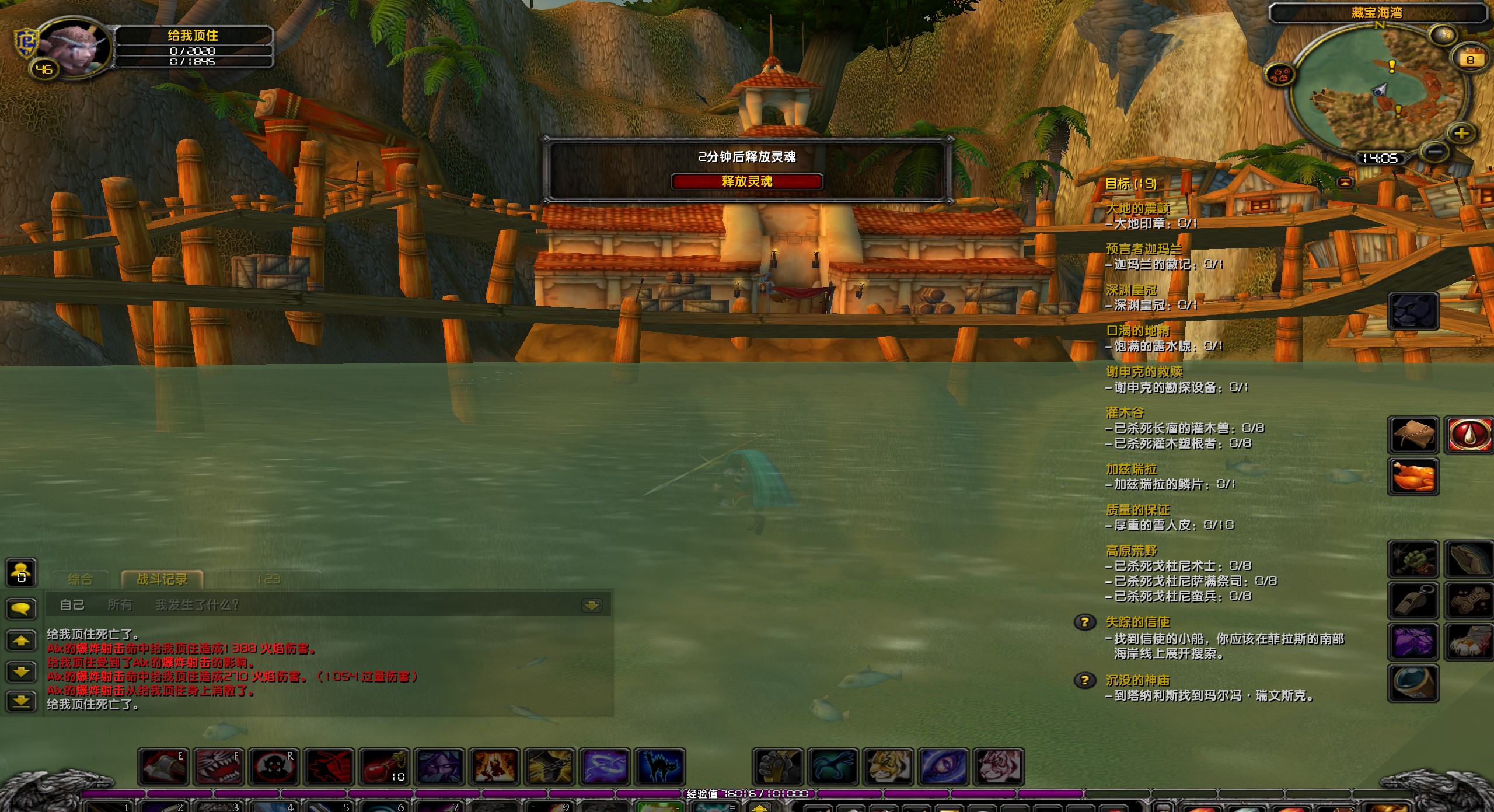Use the red potion with 10 charges
Screen dimensions: 1494x812
point(383,766)
